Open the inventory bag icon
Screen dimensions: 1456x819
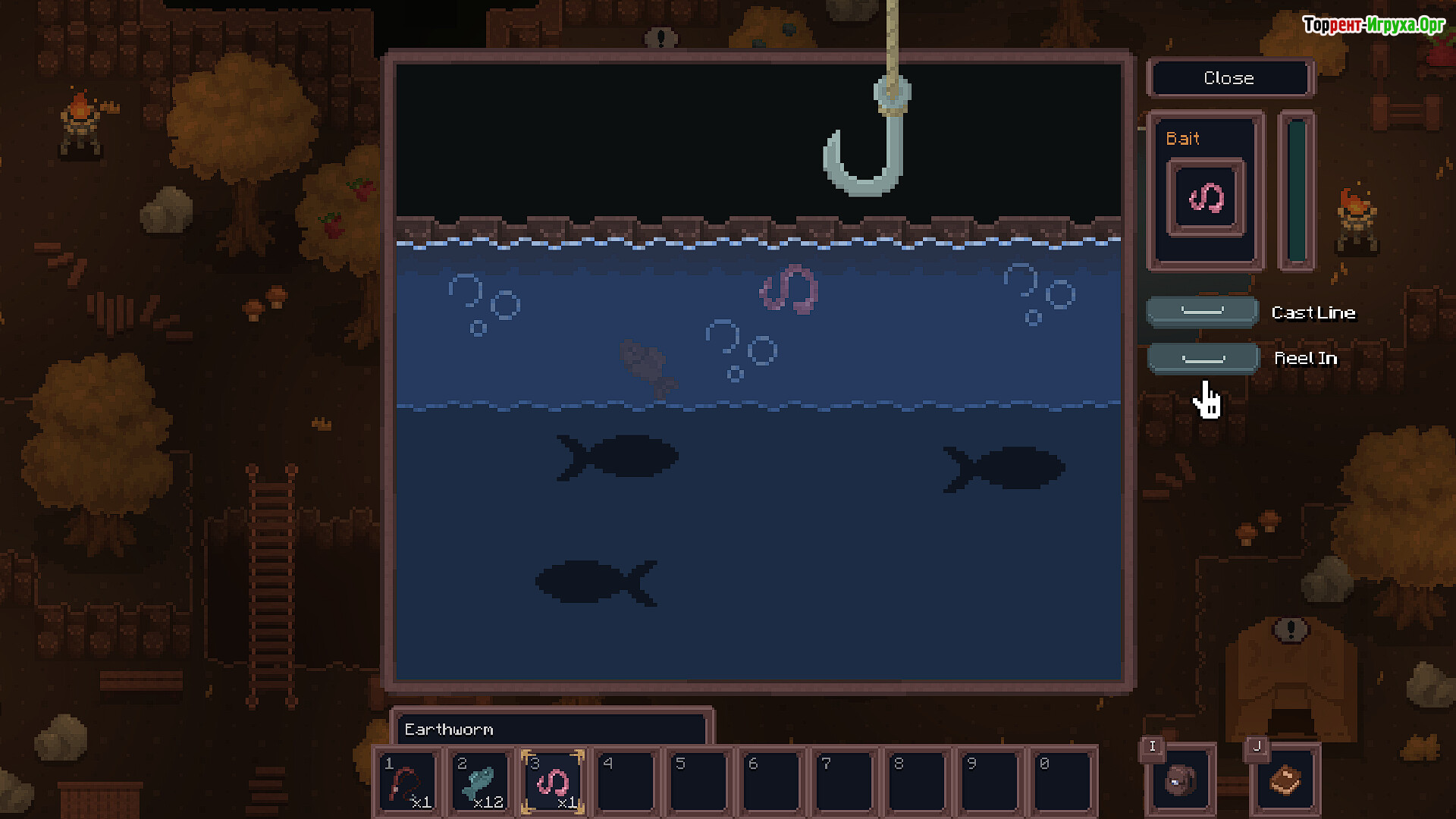pos(1180,780)
